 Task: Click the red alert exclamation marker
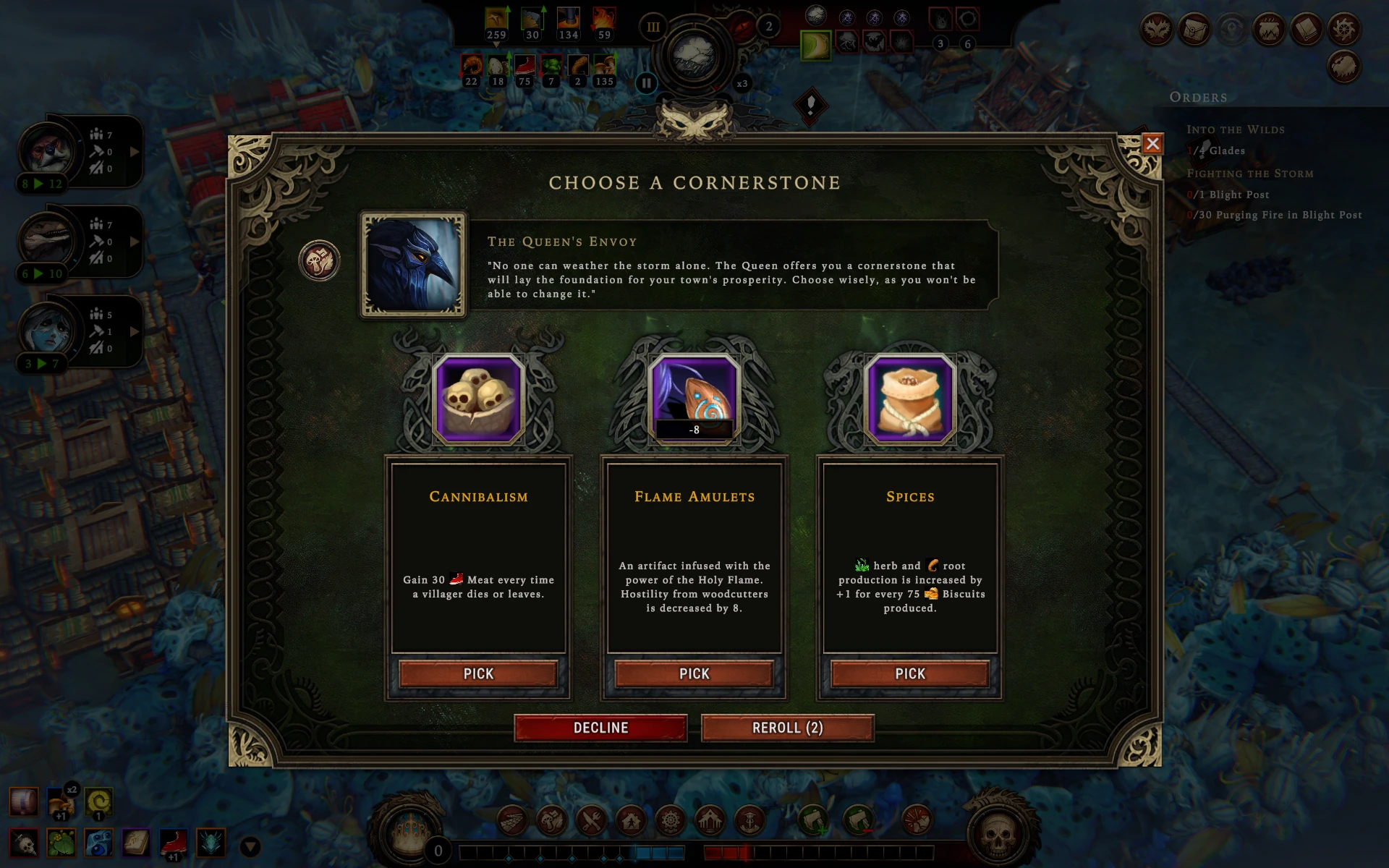[810, 106]
